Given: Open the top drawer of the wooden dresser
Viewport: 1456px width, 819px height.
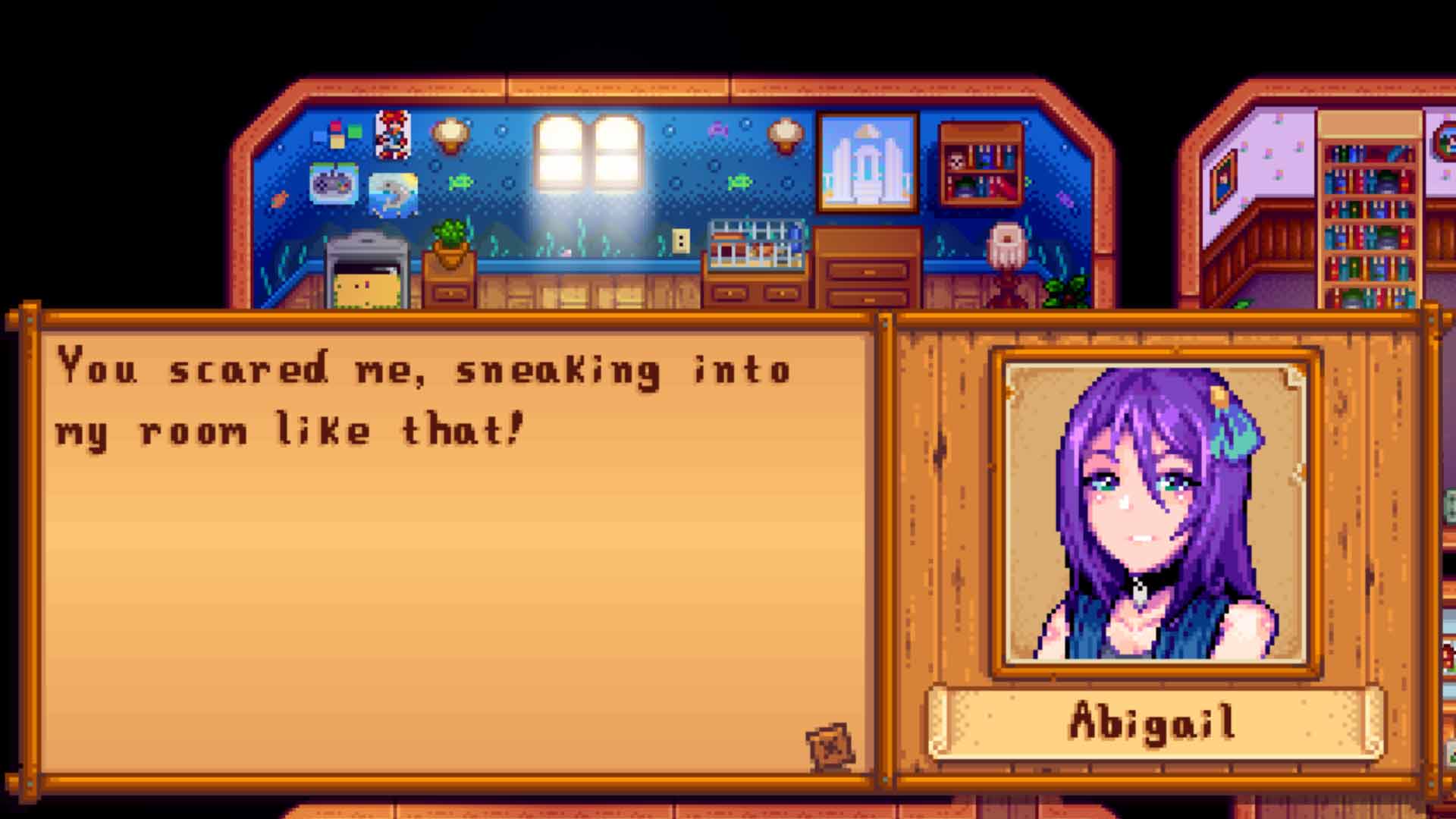Looking at the screenshot, I should [867, 271].
